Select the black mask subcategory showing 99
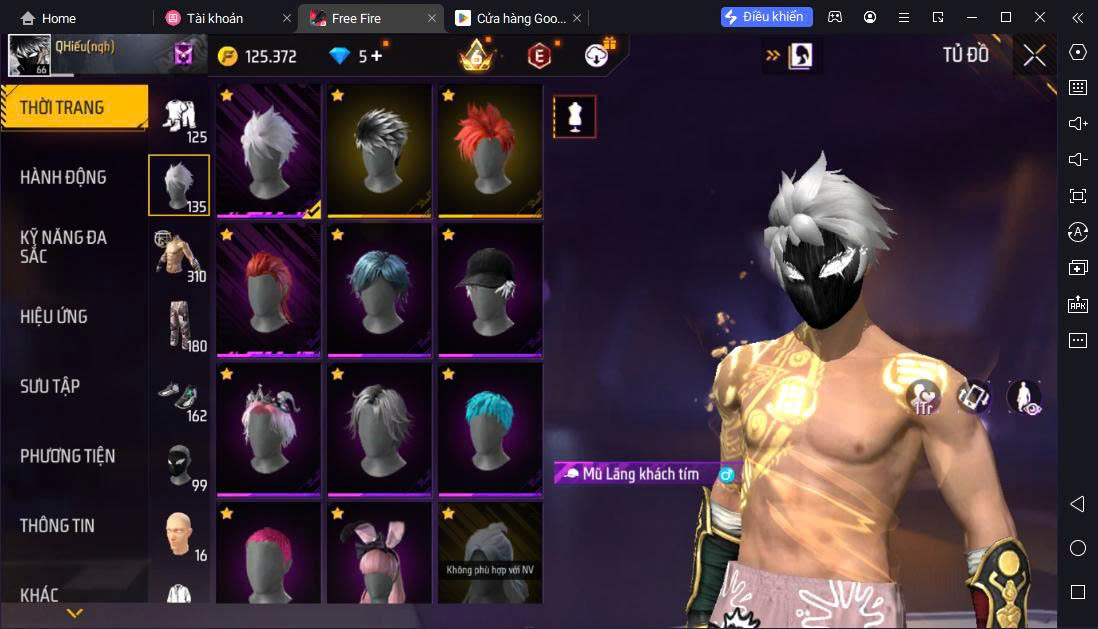 179,465
